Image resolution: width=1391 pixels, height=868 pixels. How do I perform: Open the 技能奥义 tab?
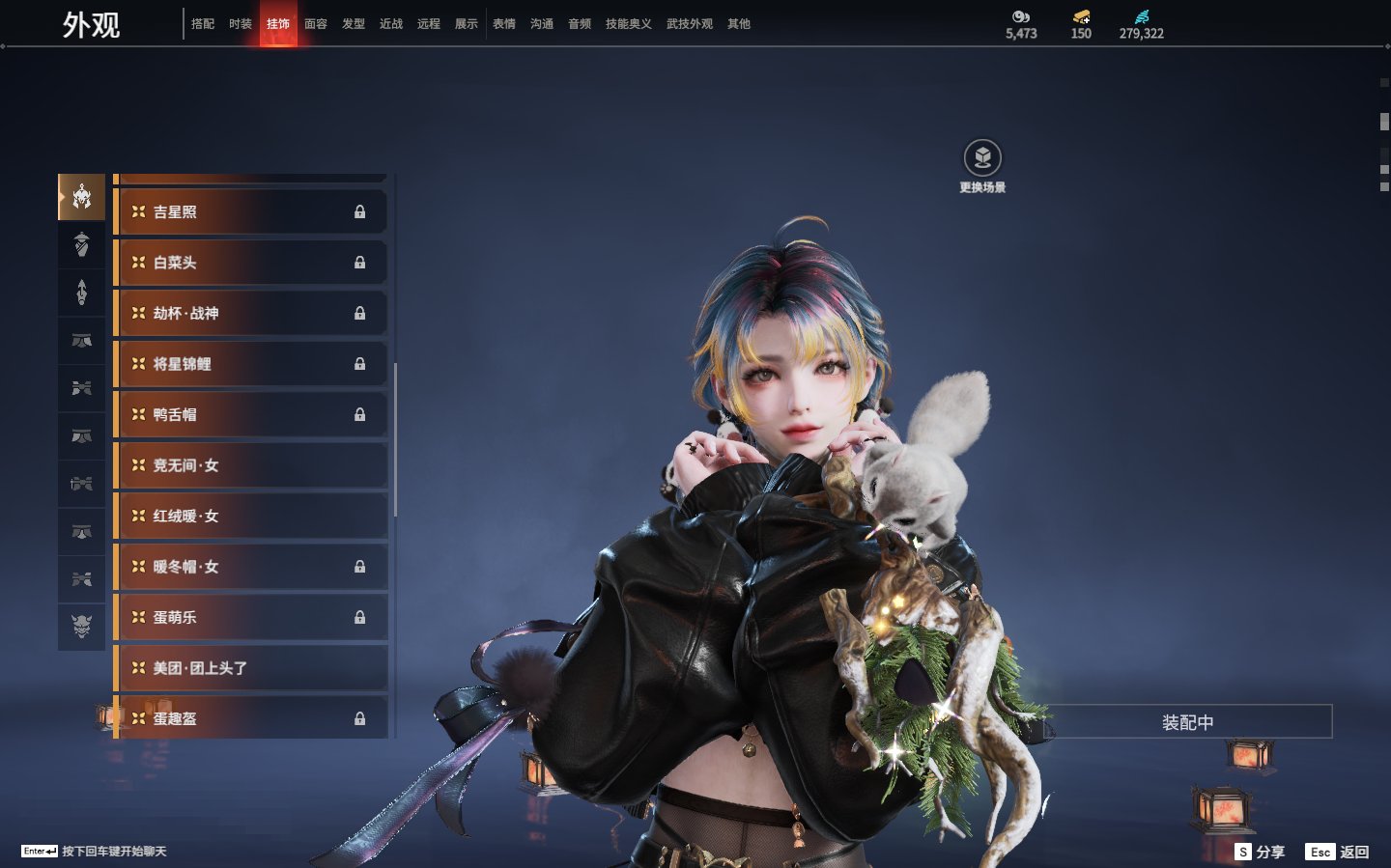[x=628, y=24]
